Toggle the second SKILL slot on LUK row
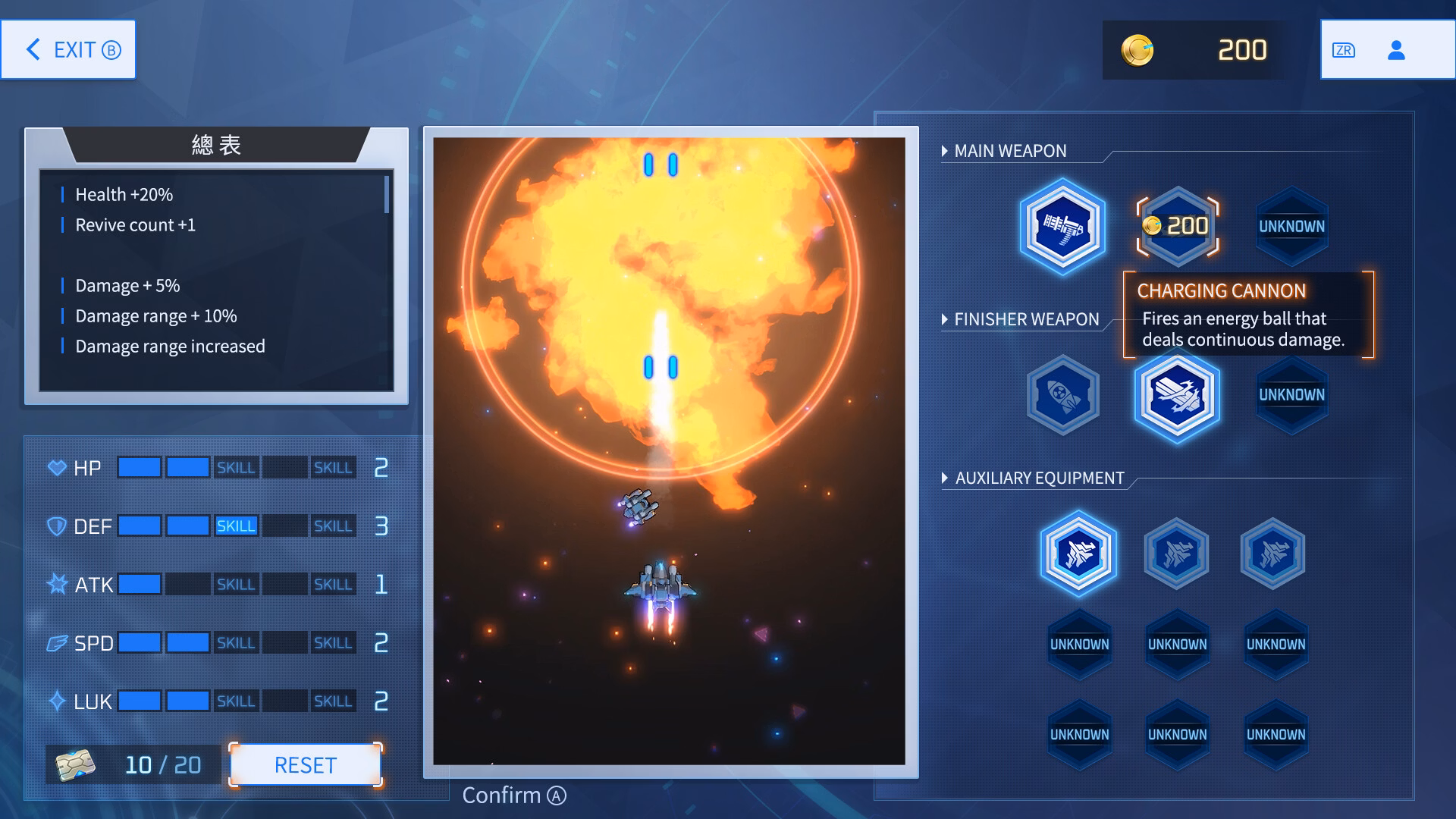The width and height of the screenshot is (1456, 819). tap(333, 701)
